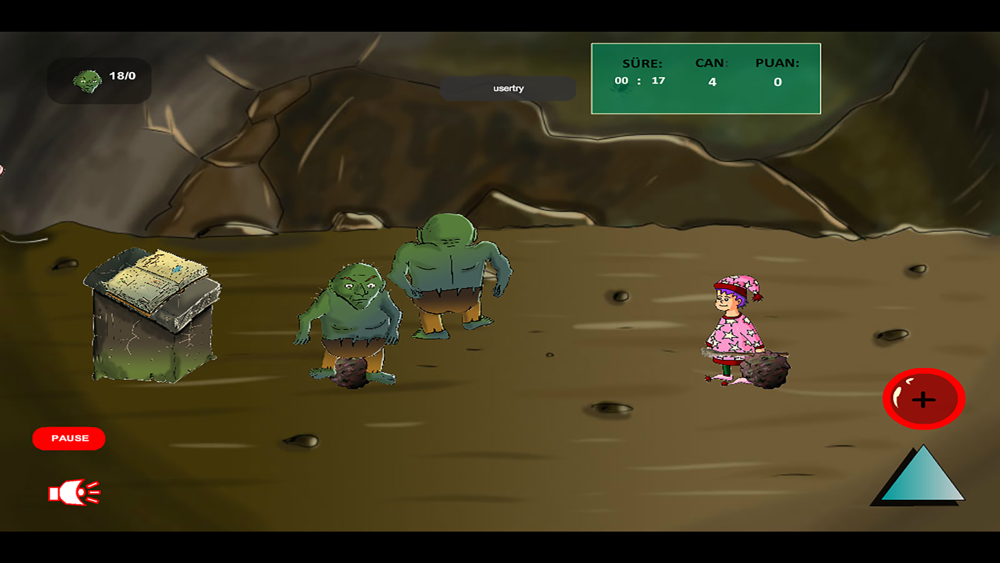Viewport: 1000px width, 563px height.
Task: Click the red PAUSE button
Action: (x=69, y=438)
